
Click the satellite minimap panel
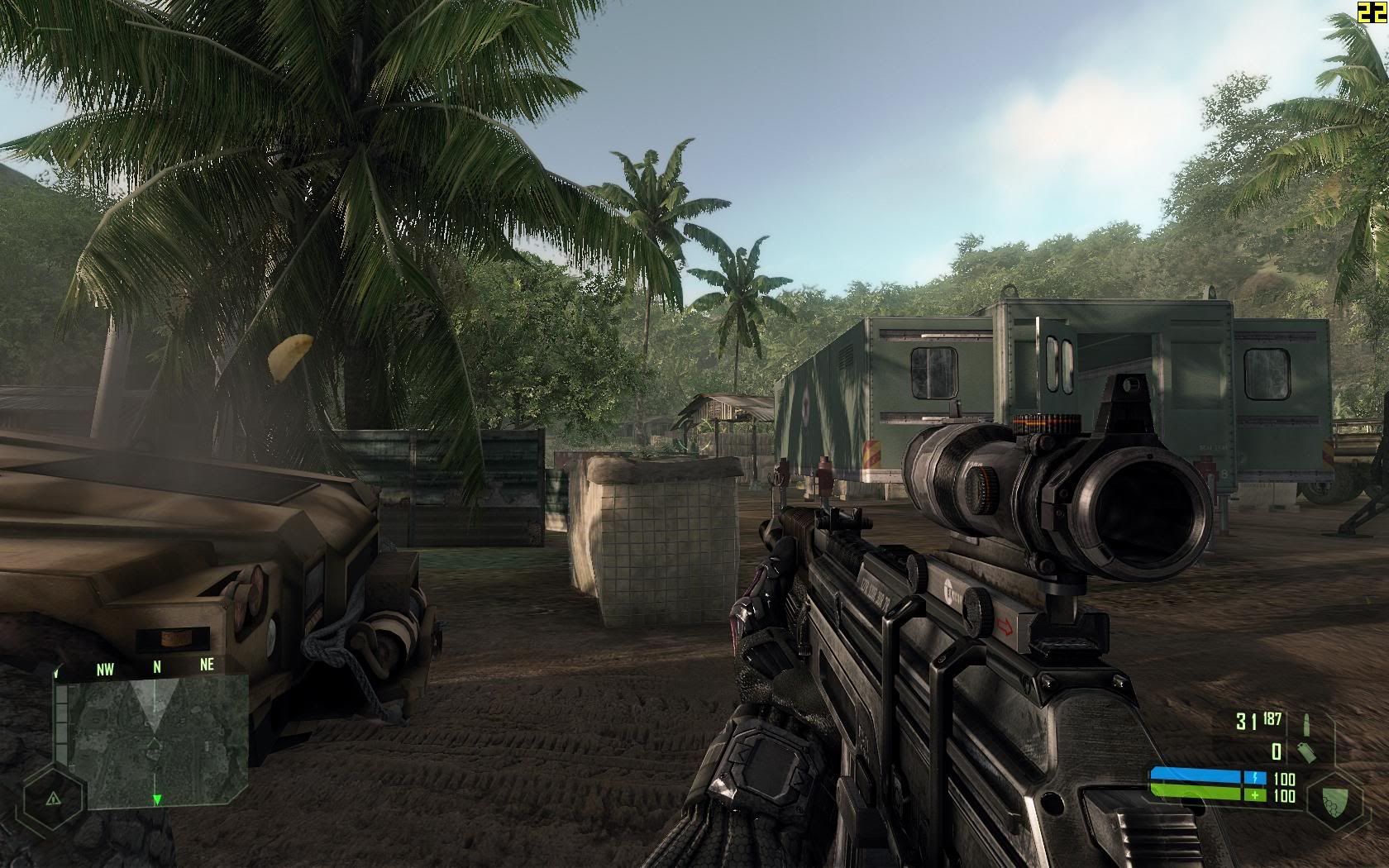[157, 741]
